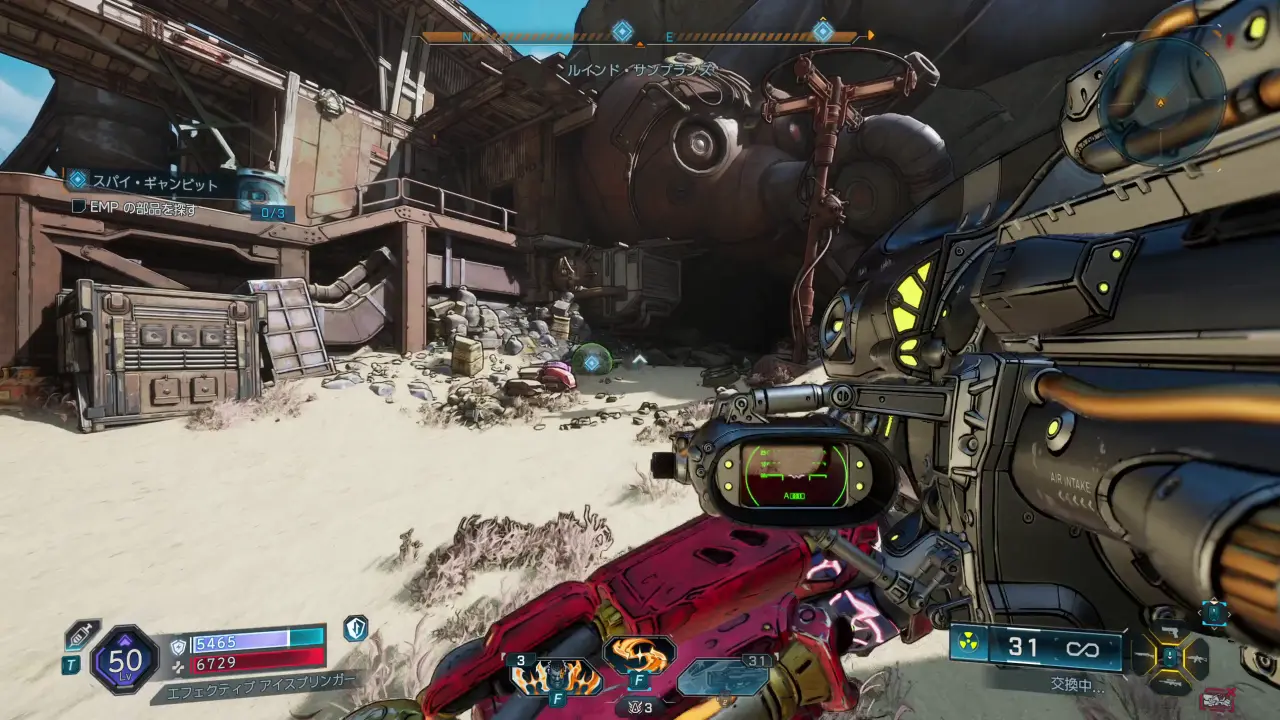
Task: Activate the flaming demon face action skill
Action: pyautogui.click(x=556, y=677)
